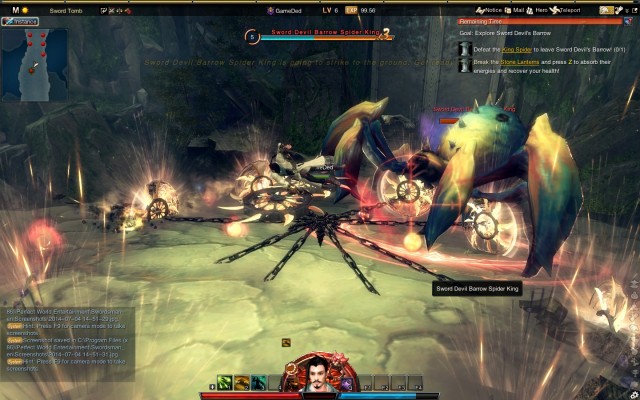Screen dimensions: 640x400
Task: Click the Instance label above the minimap
Action: tap(21, 21)
